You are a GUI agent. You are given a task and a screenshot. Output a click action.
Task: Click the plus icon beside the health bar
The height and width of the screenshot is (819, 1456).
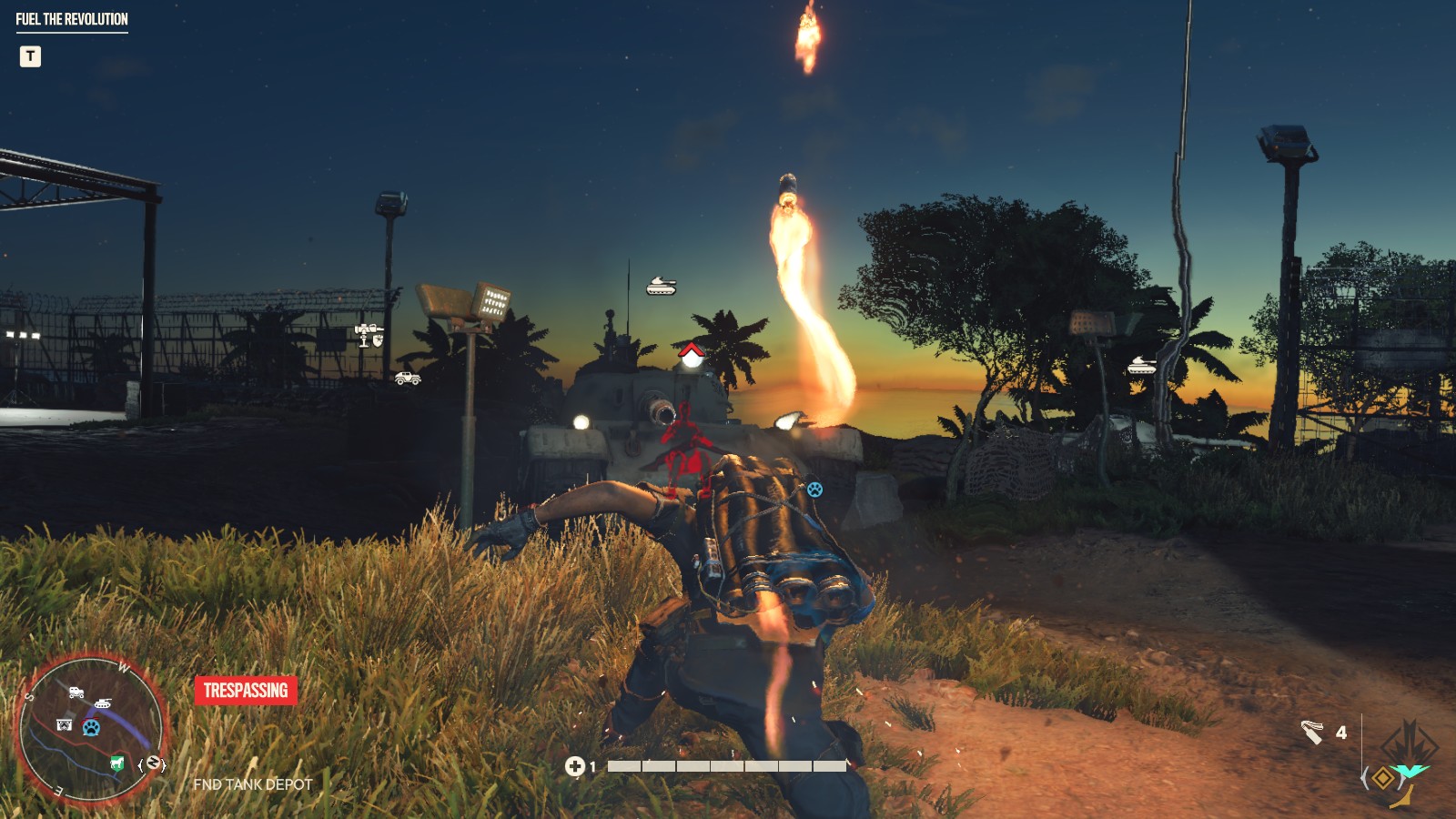(577, 767)
